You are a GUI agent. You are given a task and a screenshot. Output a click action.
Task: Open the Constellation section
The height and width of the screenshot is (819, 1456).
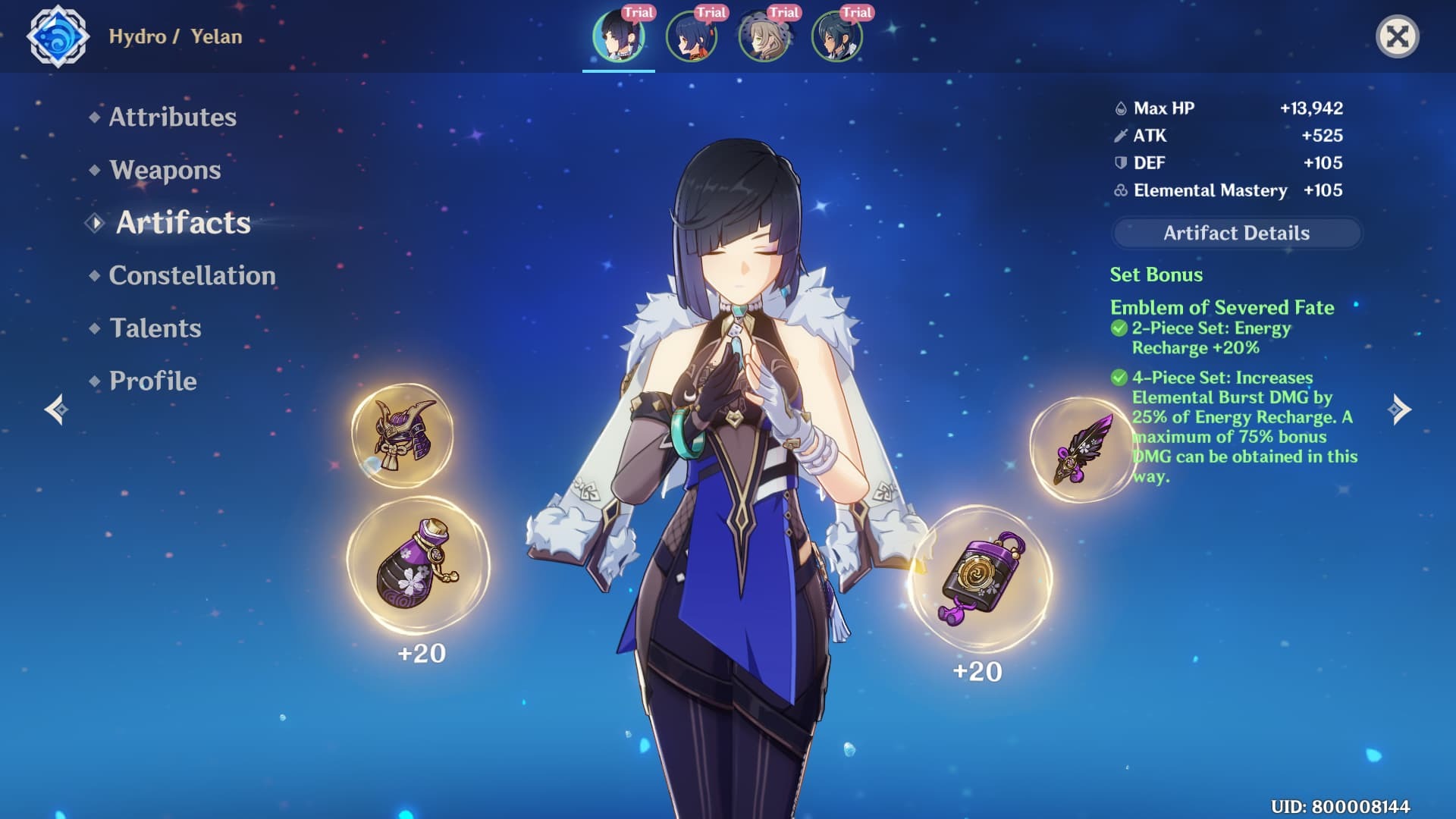pyautogui.click(x=192, y=275)
